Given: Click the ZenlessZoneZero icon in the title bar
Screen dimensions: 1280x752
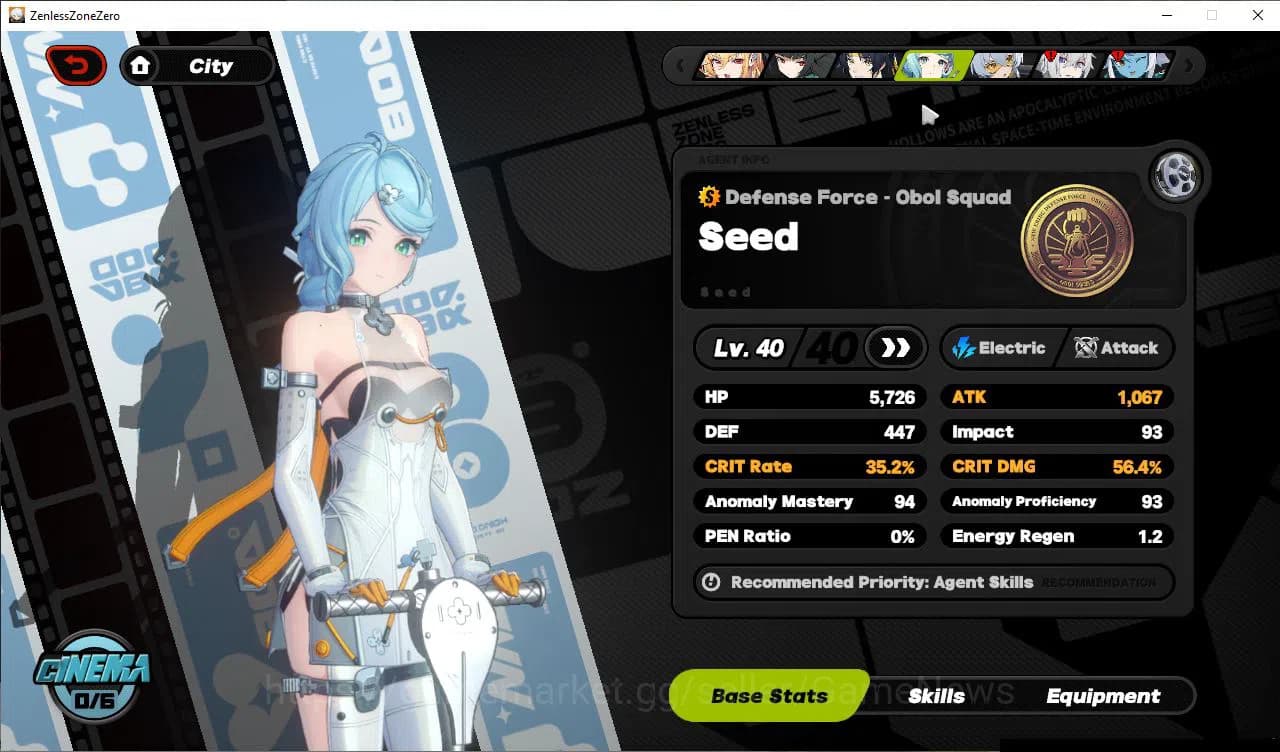Looking at the screenshot, I should click(15, 15).
